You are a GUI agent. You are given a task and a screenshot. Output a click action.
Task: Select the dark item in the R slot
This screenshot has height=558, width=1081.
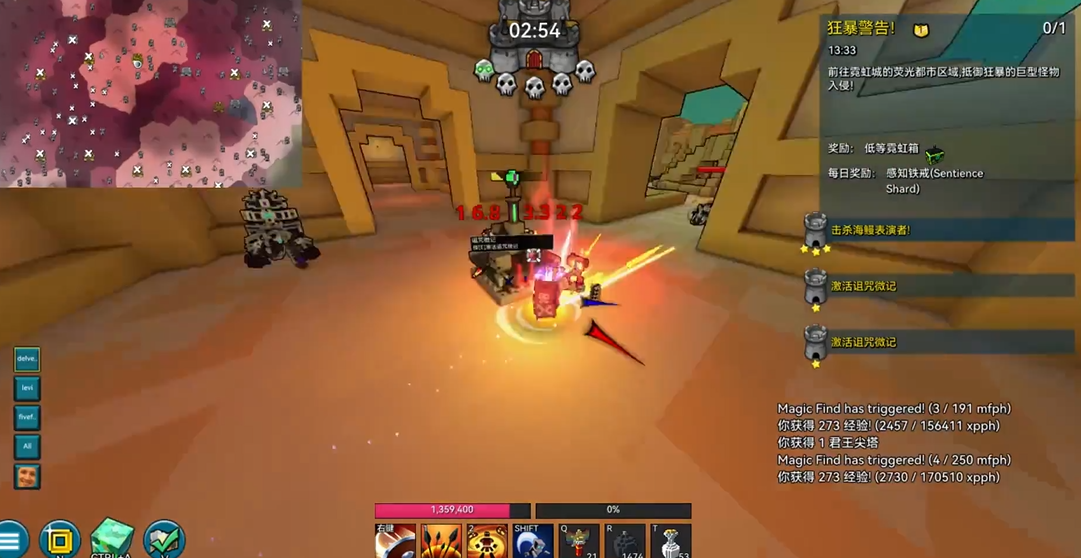point(624,542)
